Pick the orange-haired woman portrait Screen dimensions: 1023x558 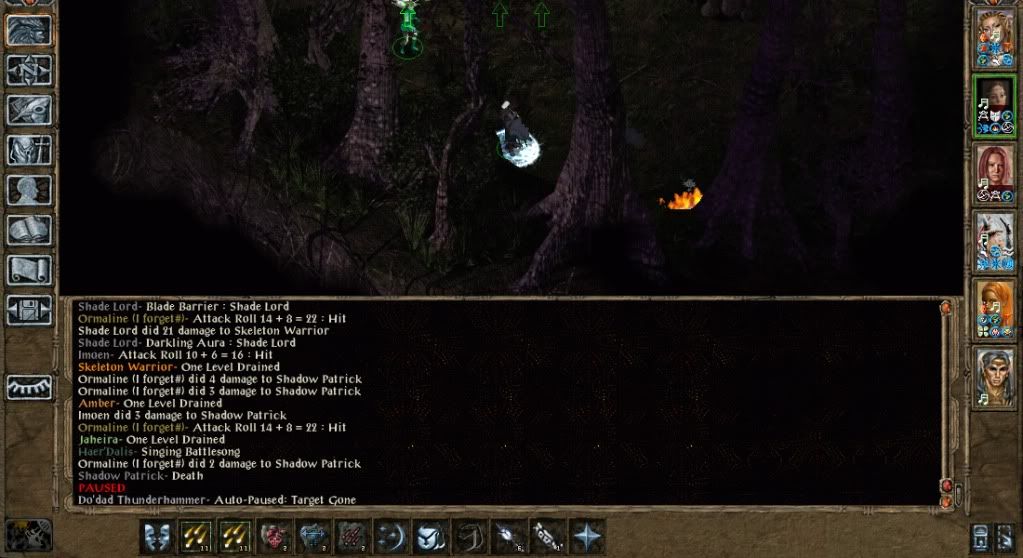tap(995, 308)
